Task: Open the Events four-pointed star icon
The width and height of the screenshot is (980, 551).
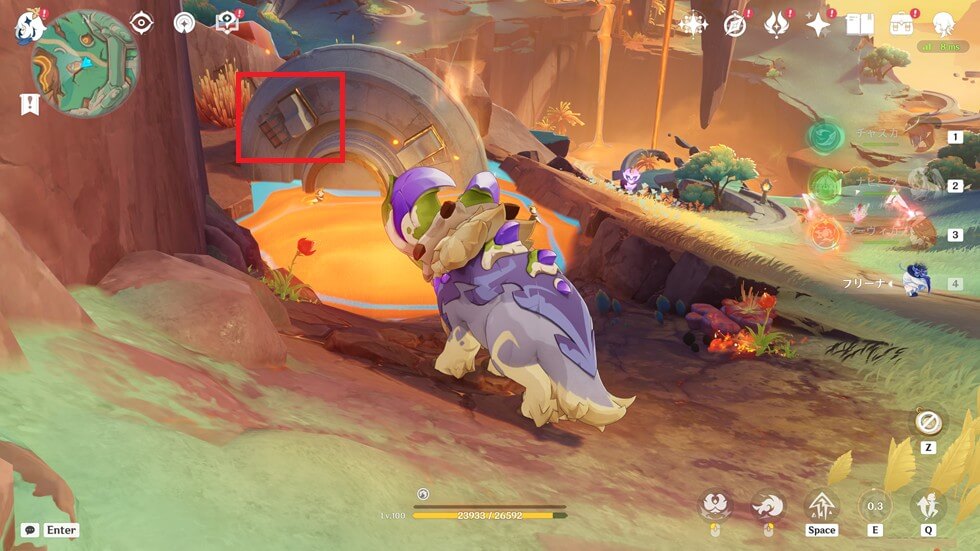Action: click(x=818, y=25)
